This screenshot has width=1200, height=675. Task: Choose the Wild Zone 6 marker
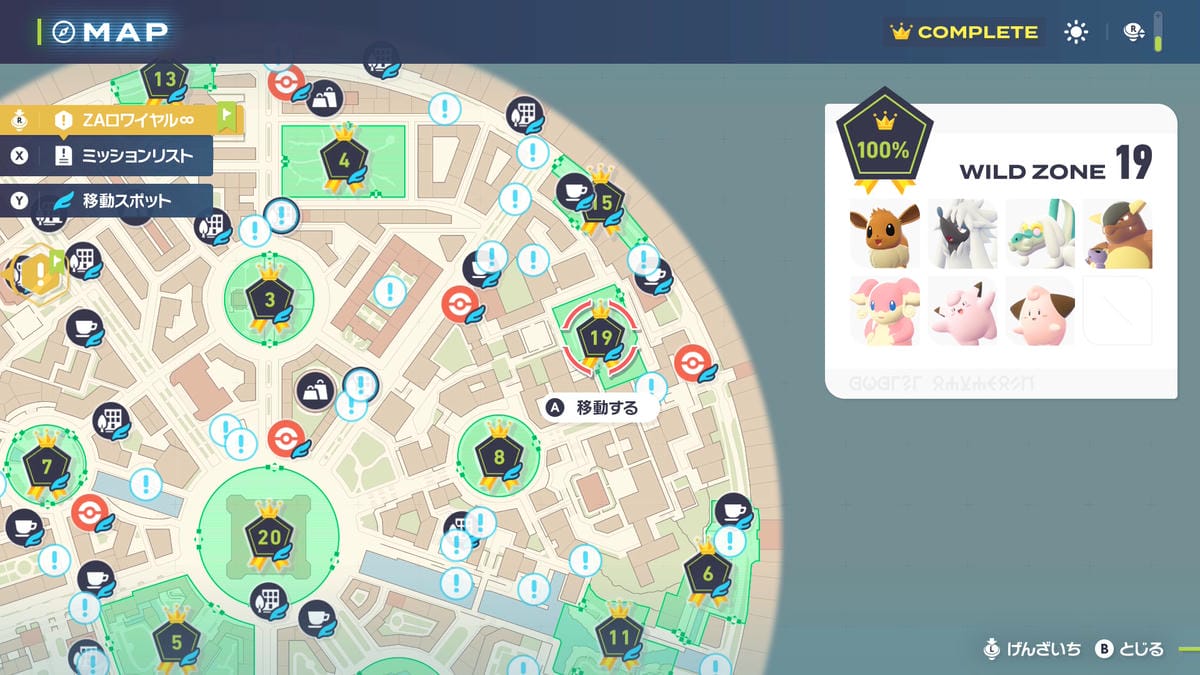[708, 574]
